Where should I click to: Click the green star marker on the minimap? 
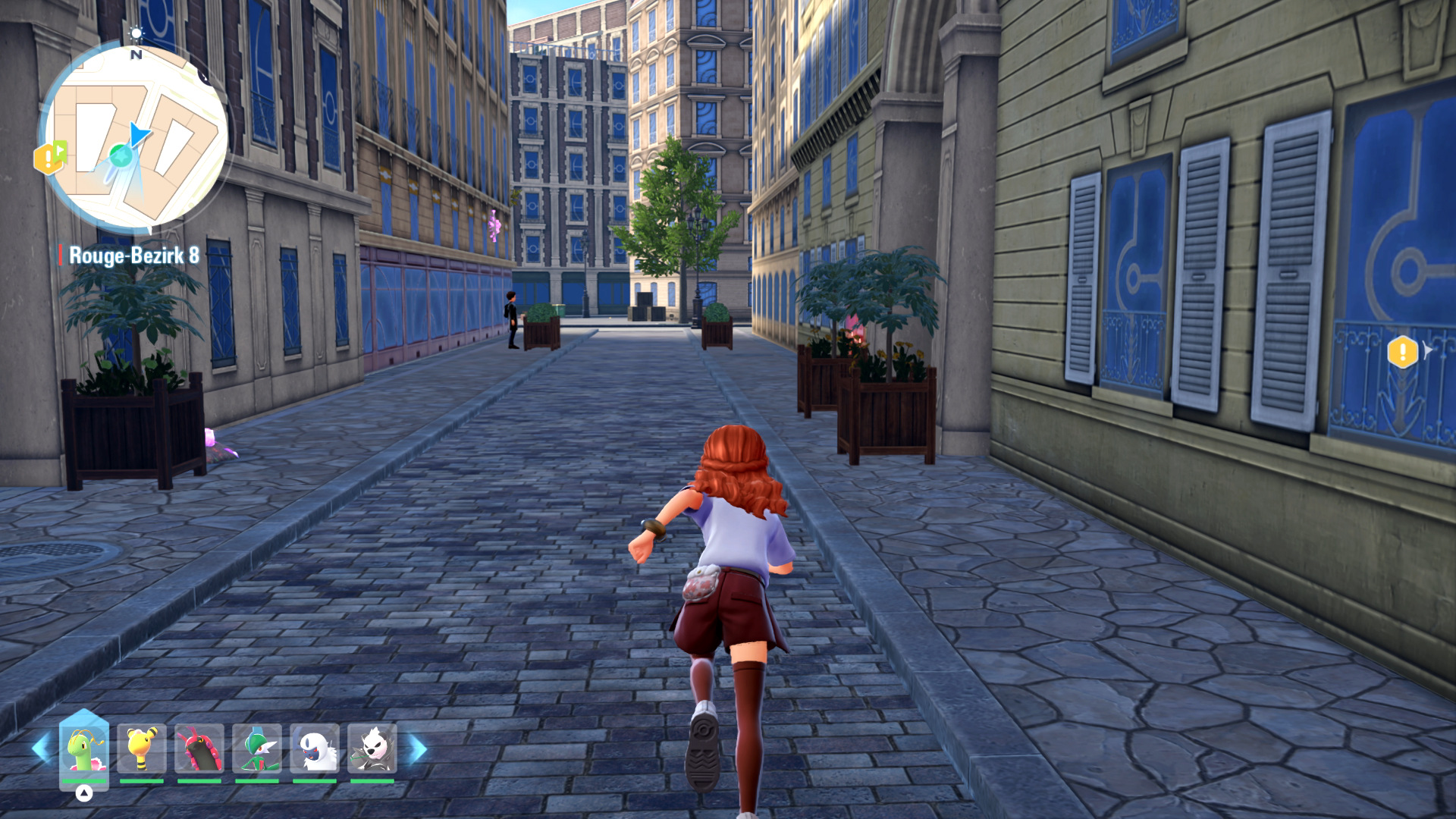pos(120,156)
